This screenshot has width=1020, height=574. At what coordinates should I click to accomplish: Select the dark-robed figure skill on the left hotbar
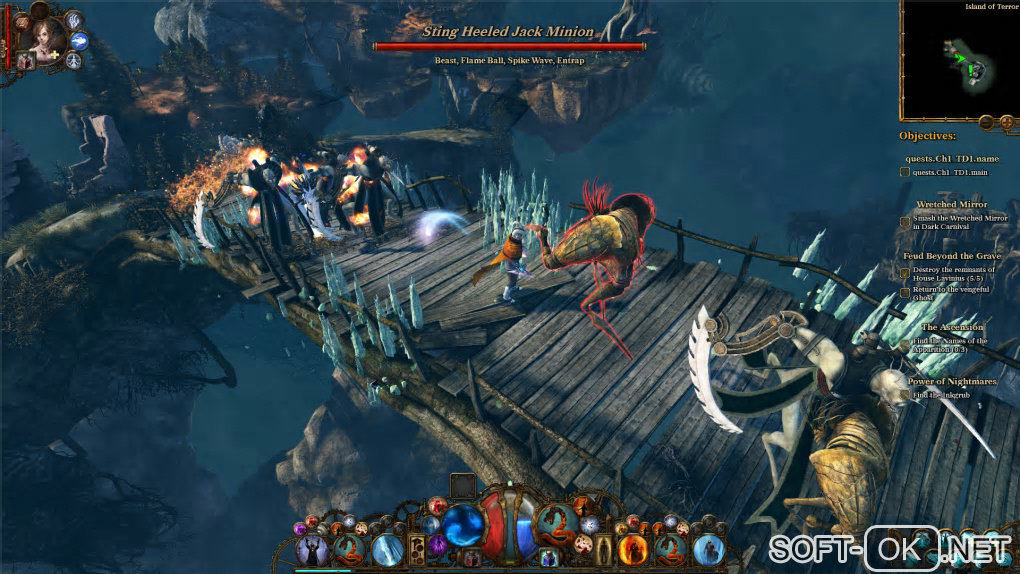(314, 550)
